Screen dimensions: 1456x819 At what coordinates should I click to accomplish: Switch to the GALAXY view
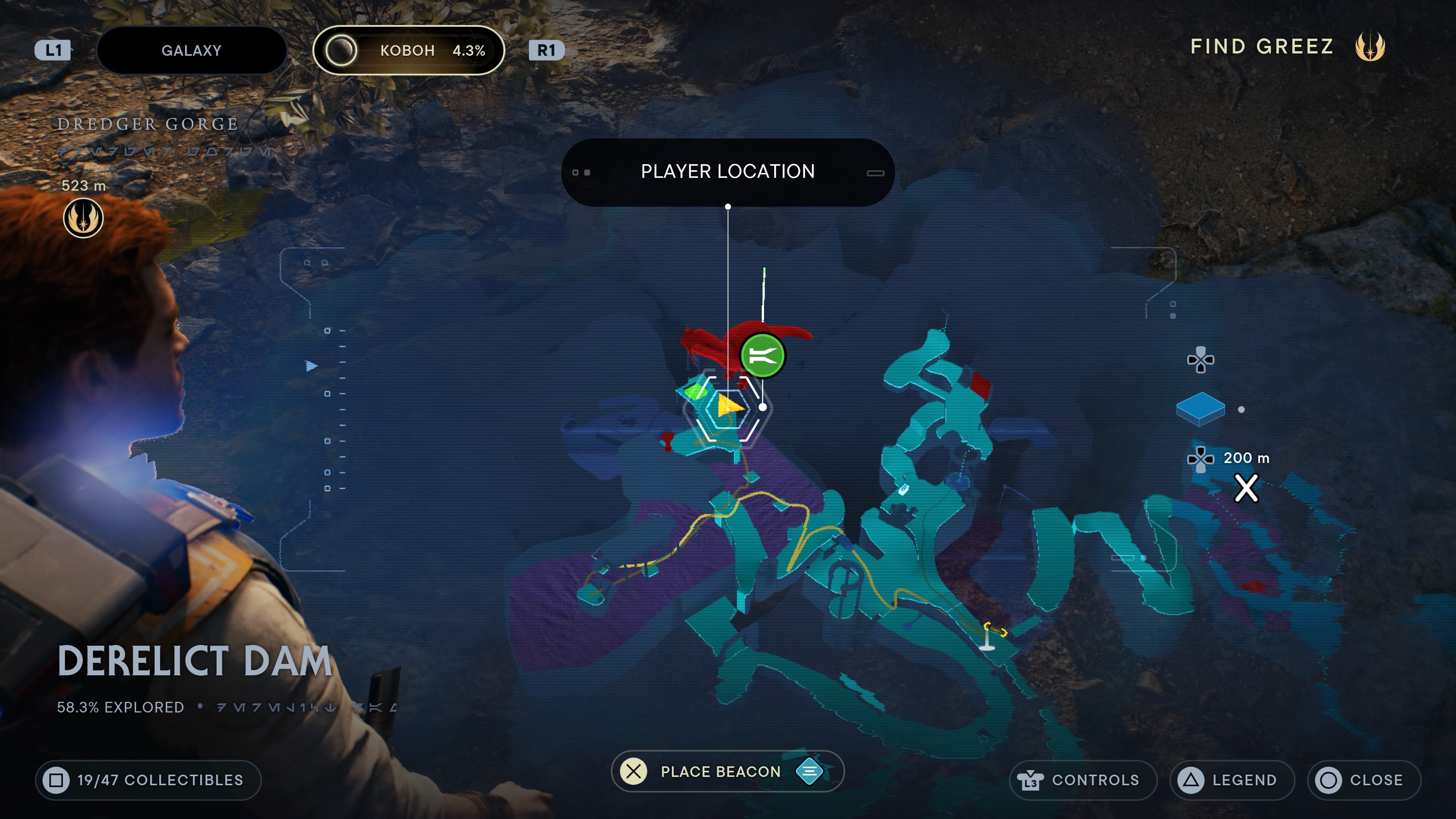click(x=191, y=50)
